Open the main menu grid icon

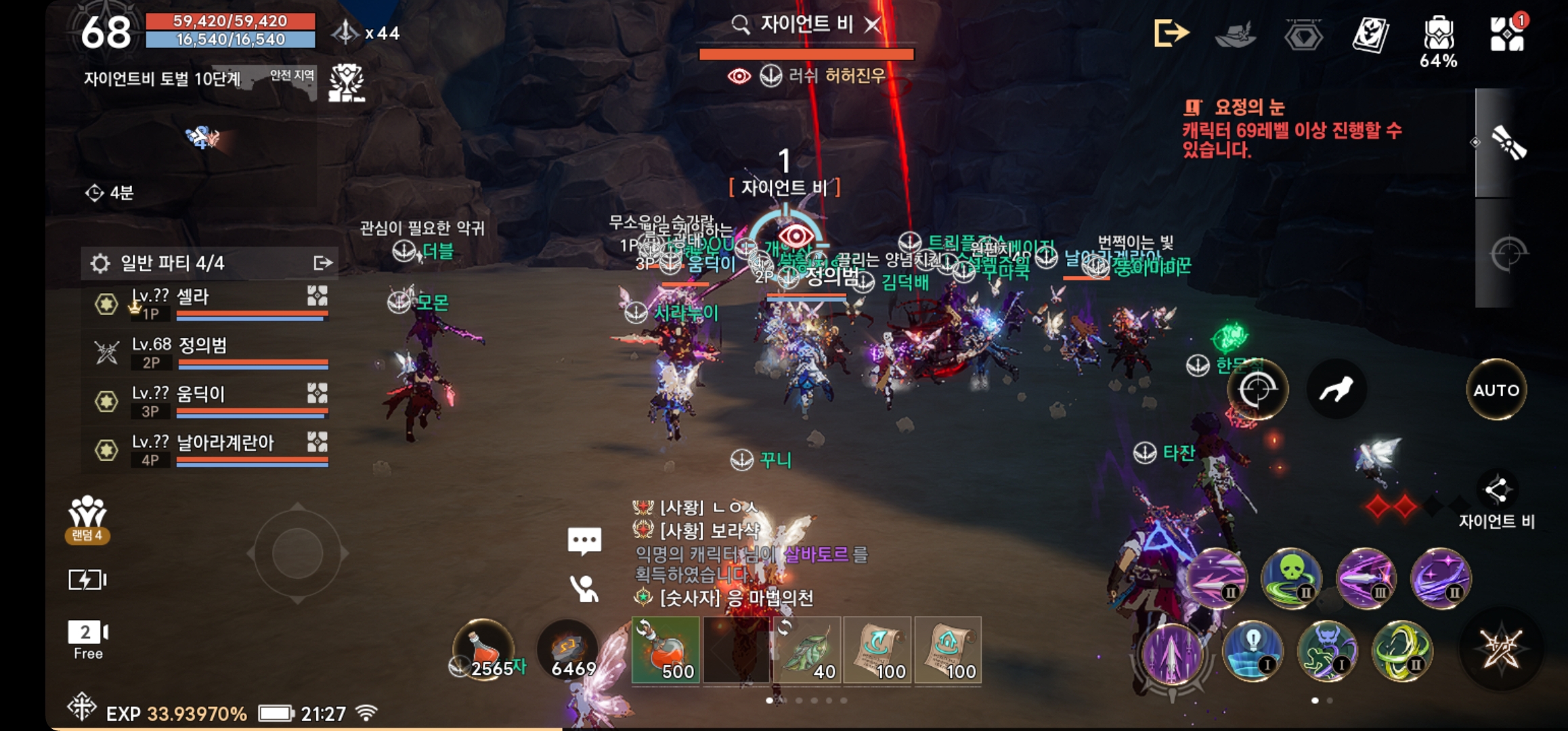tap(1507, 32)
